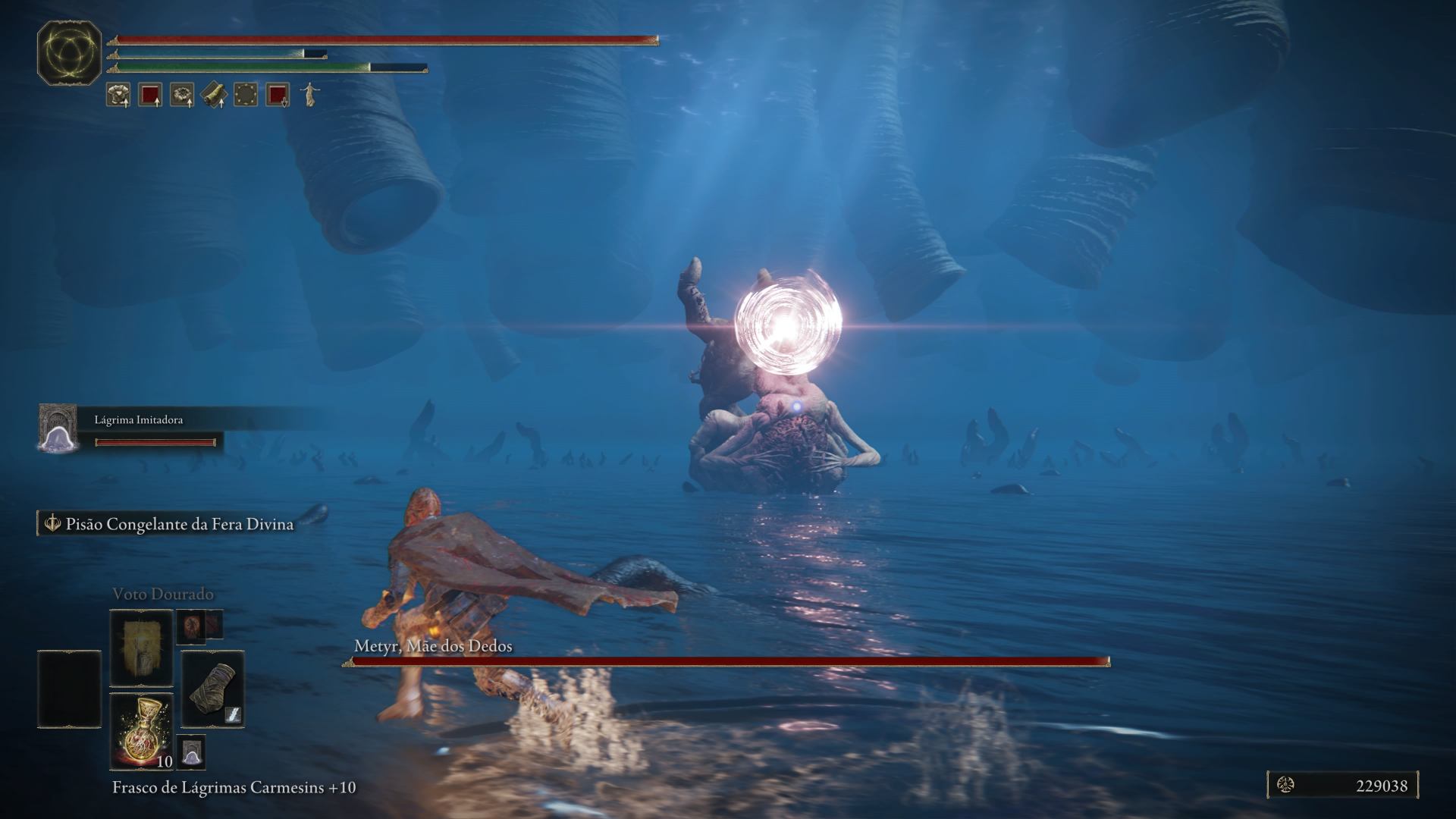Viewport: 1456px width, 819px height.
Task: Select the cloth-wrapped fist weapon slot
Action: click(x=212, y=689)
